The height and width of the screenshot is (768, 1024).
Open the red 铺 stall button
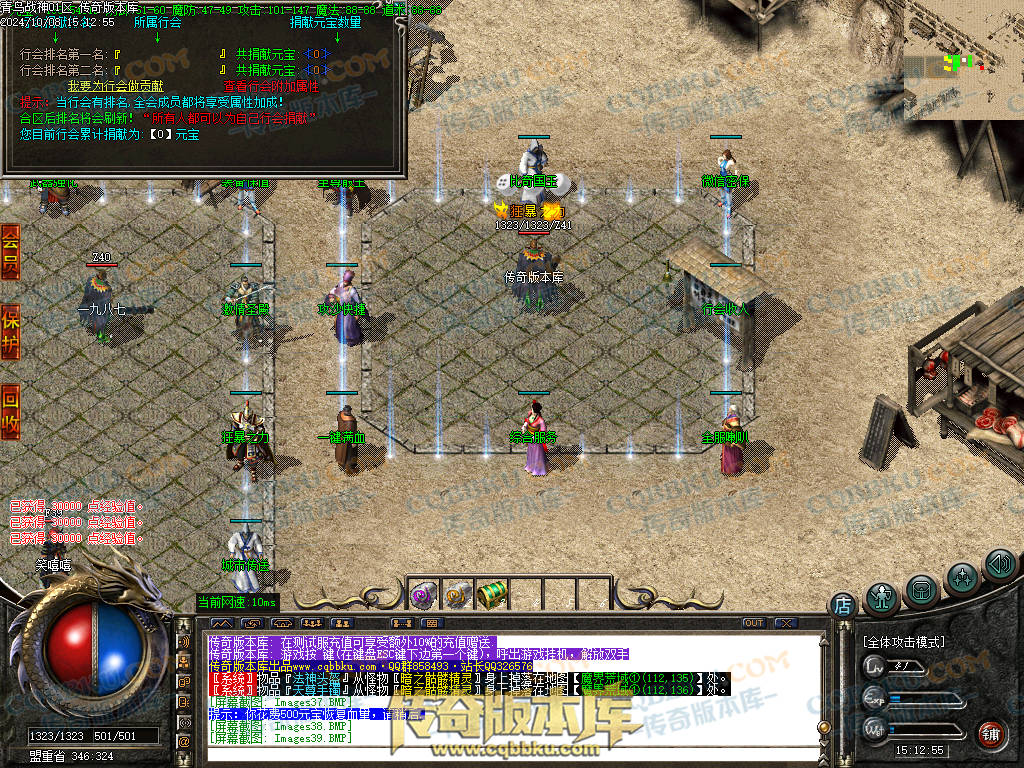coord(991,734)
